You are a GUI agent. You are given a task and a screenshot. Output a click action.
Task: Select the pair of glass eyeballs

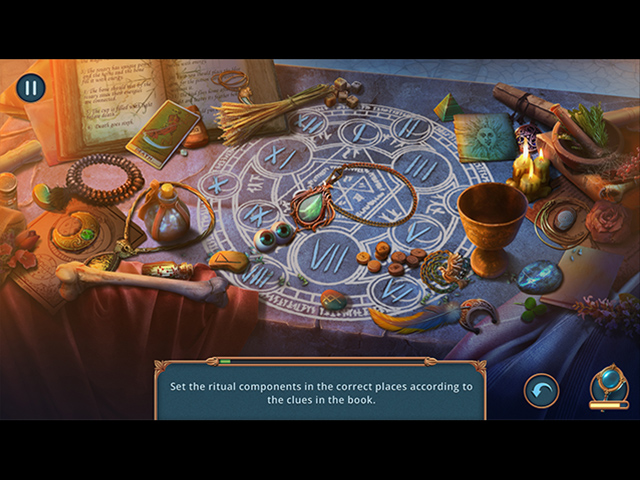(x=271, y=234)
